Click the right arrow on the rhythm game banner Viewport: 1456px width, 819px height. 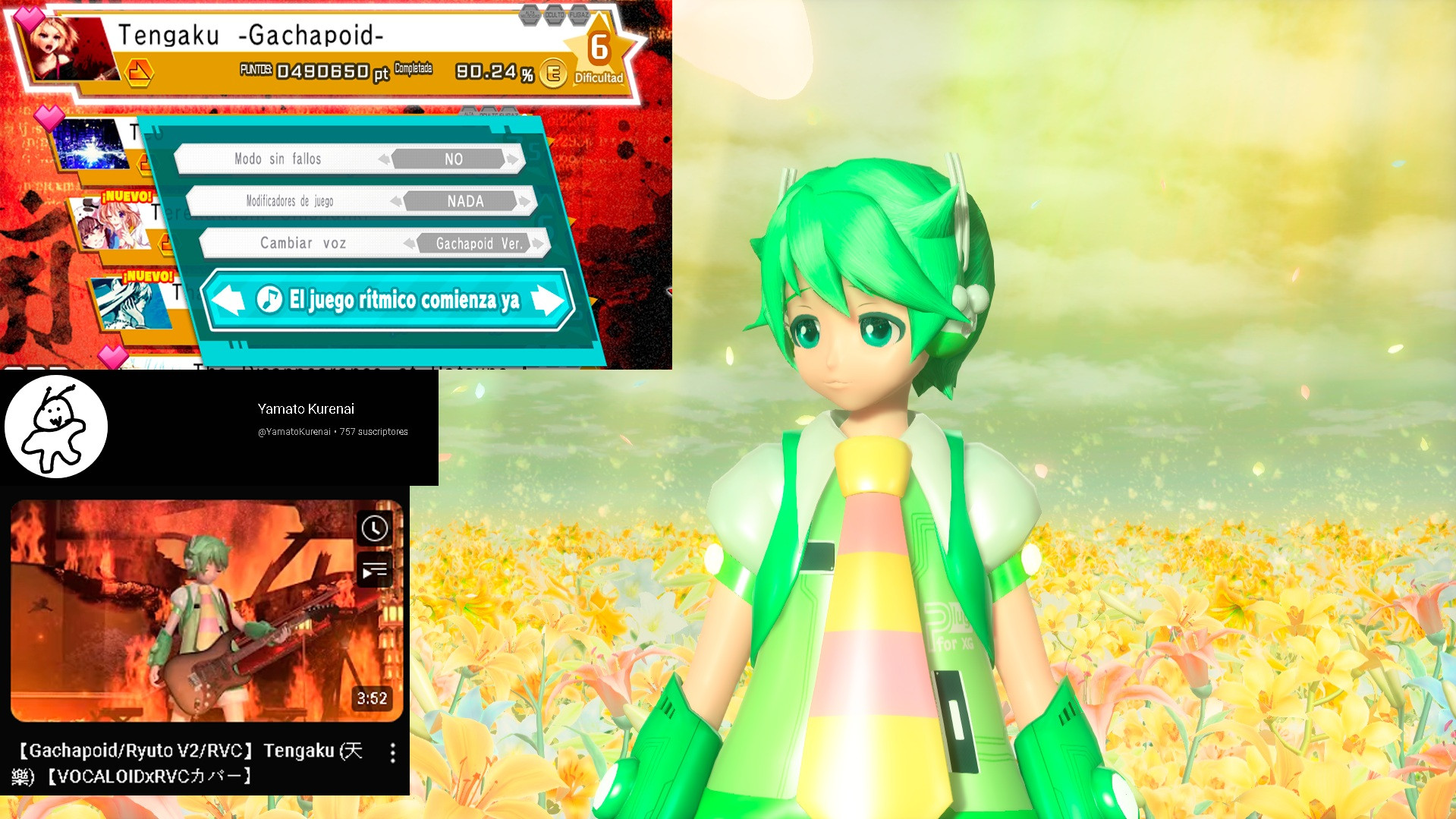click(548, 301)
